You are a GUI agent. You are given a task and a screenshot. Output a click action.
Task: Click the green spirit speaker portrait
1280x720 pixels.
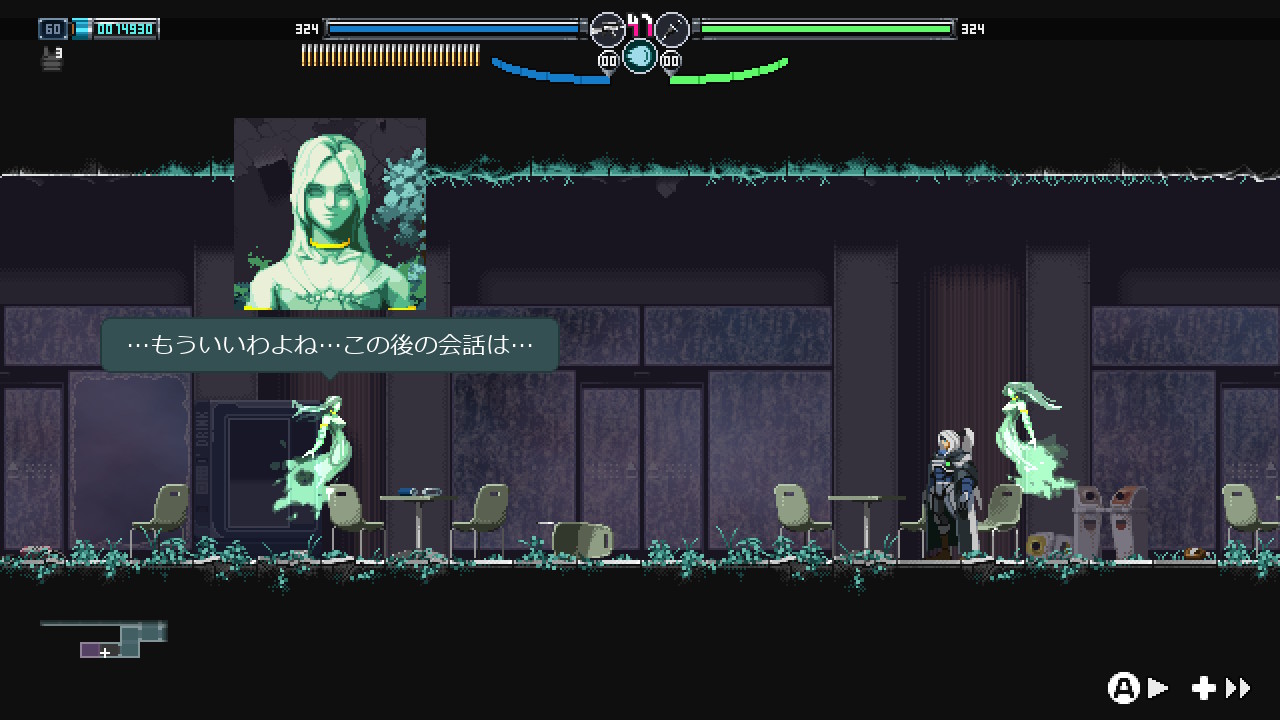click(x=330, y=214)
